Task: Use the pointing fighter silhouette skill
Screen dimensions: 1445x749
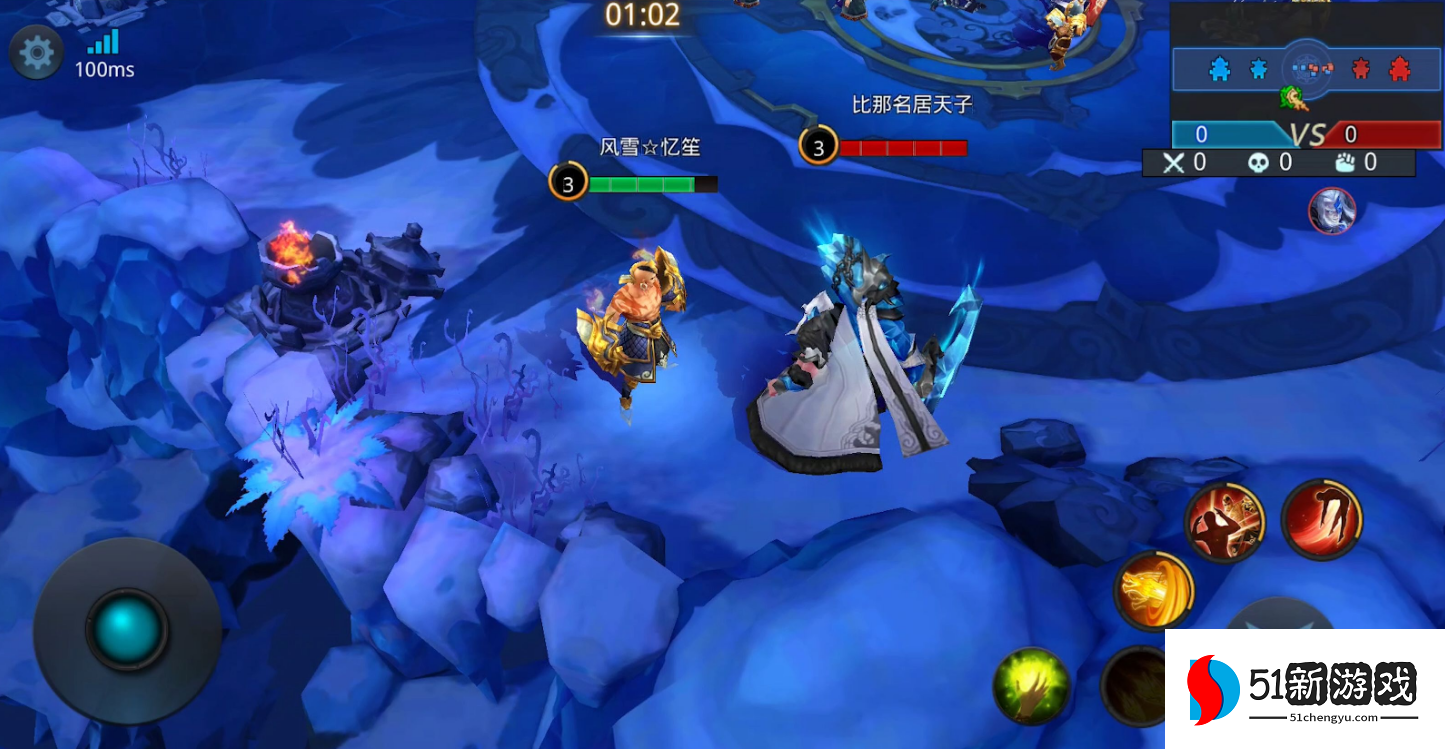Action: (x=1225, y=522)
